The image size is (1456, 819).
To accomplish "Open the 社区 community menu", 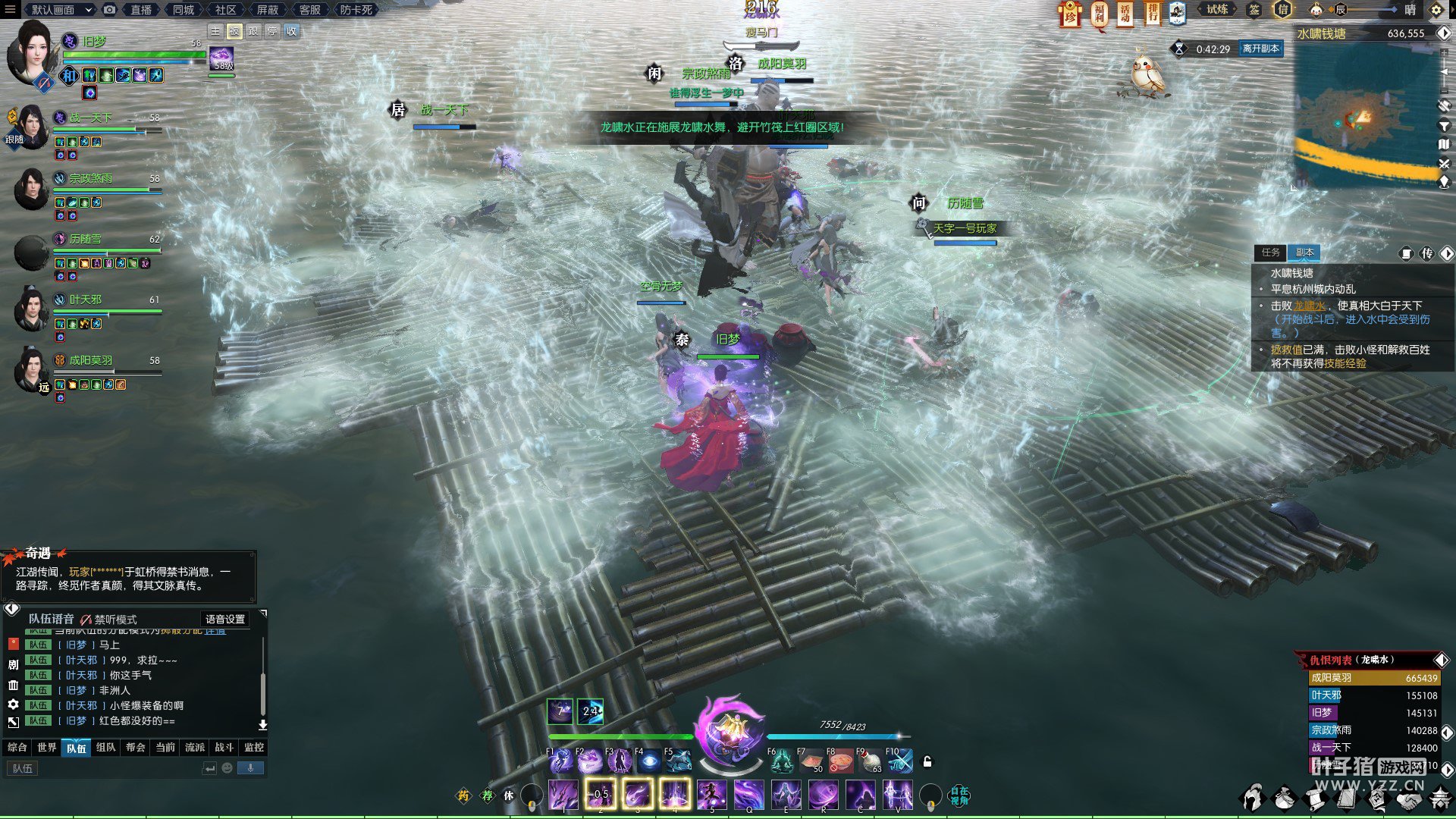I will (x=225, y=10).
